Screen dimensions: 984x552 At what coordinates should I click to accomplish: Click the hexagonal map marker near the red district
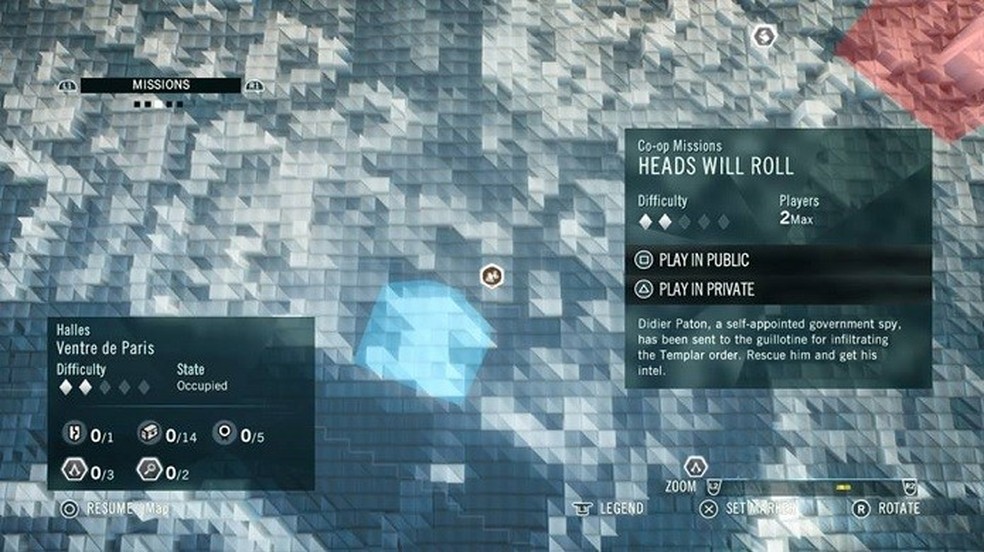[x=765, y=37]
